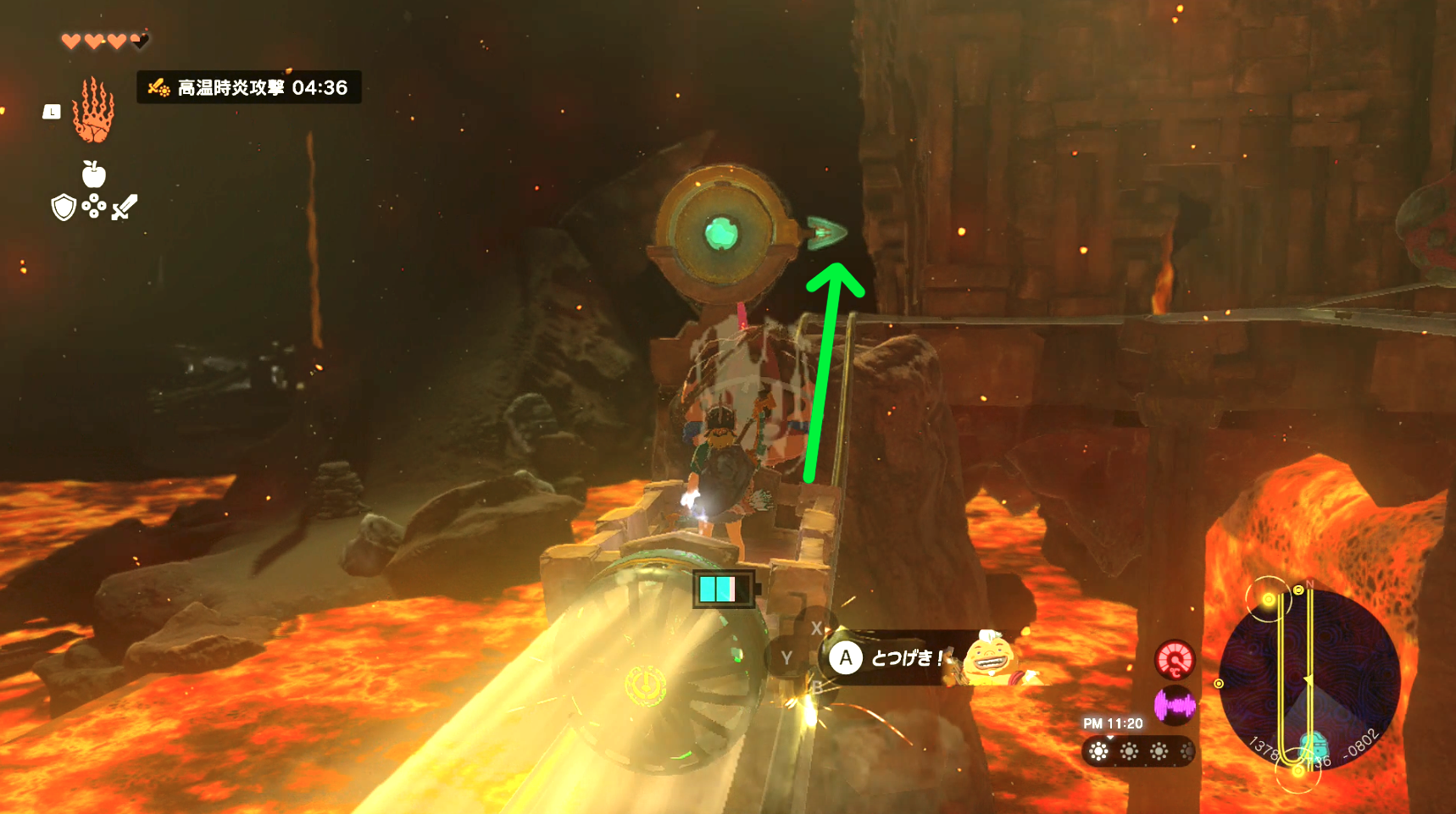The image size is (1456, 814).
Task: Click the X button prompt
Action: pos(816,627)
